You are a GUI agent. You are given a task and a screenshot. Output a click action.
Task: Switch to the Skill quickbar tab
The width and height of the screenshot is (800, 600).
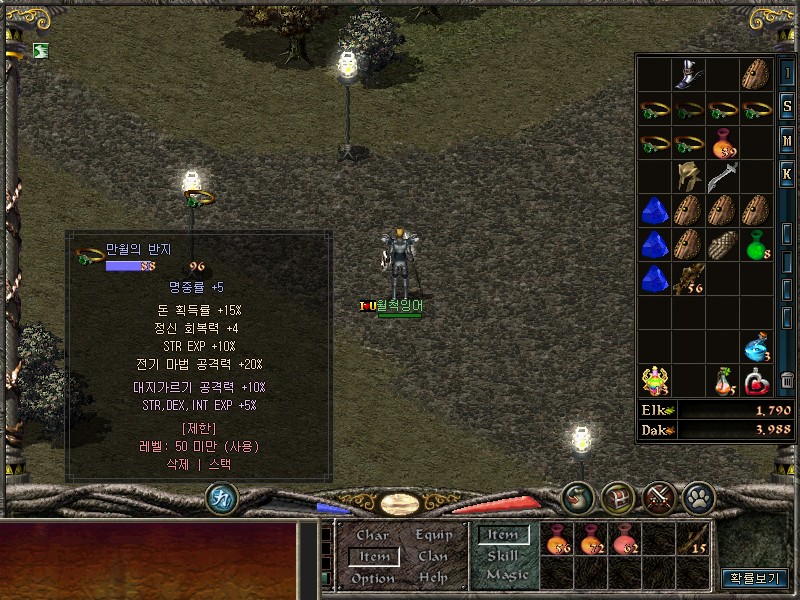click(502, 555)
